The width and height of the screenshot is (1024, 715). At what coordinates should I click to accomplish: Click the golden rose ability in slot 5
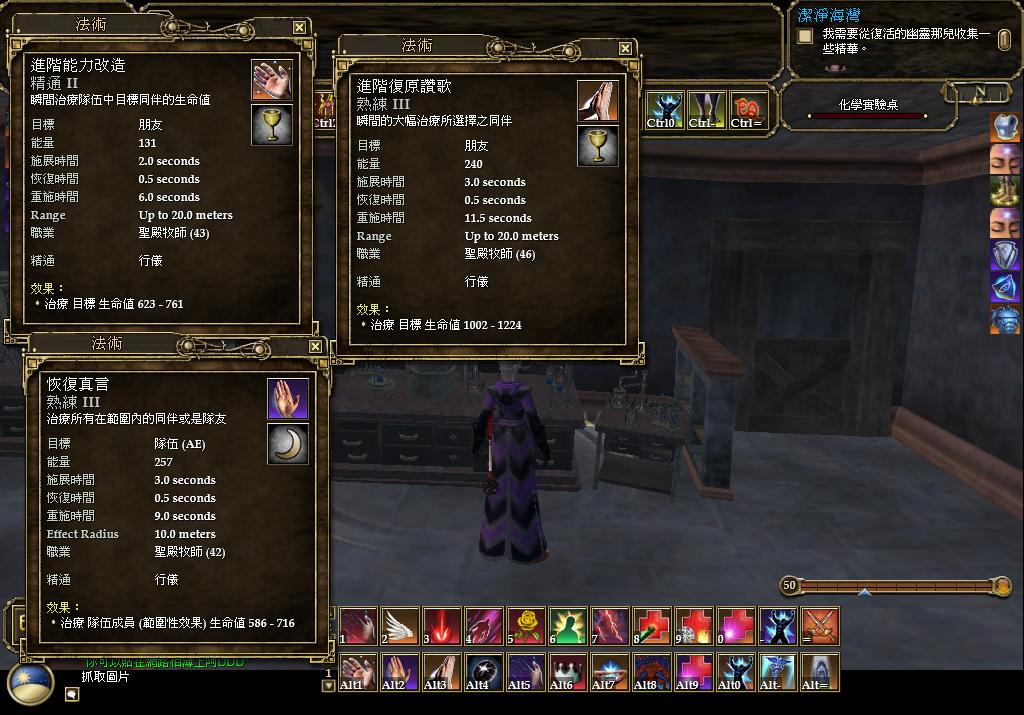(525, 626)
